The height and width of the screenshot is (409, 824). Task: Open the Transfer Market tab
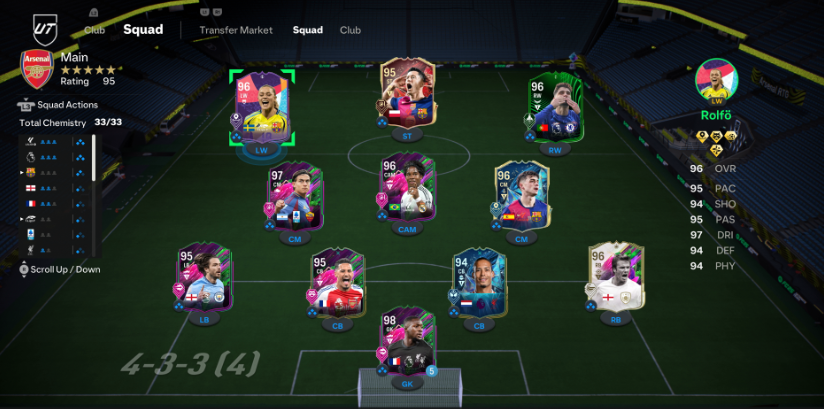pyautogui.click(x=235, y=30)
